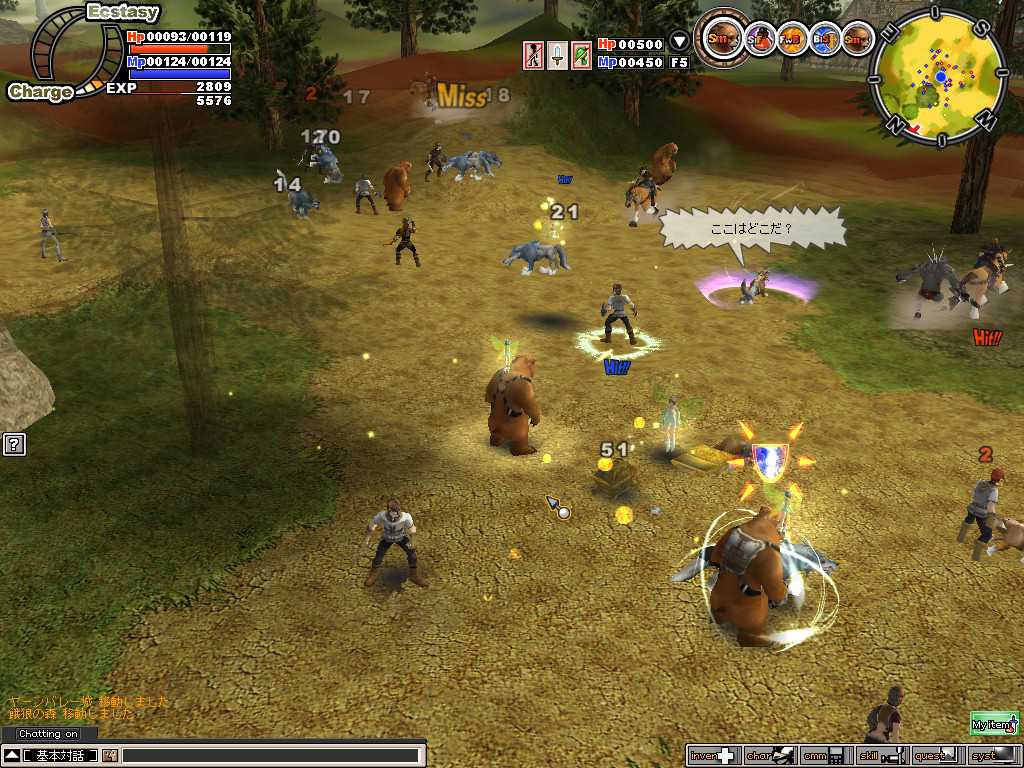The height and width of the screenshot is (768, 1024).
Task: Open the inventory with the inven button
Action: point(712,755)
